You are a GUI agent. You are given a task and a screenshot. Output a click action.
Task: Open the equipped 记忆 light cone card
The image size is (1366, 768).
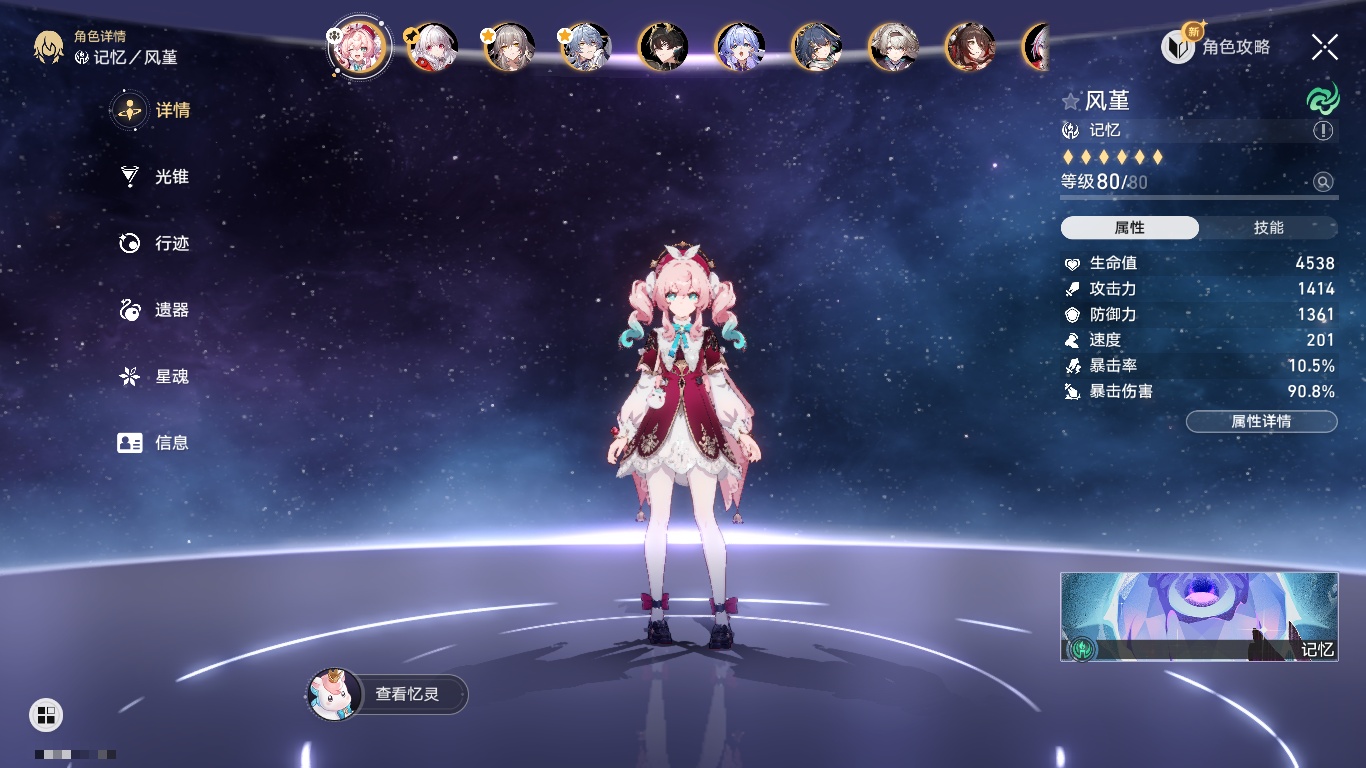pos(1199,616)
